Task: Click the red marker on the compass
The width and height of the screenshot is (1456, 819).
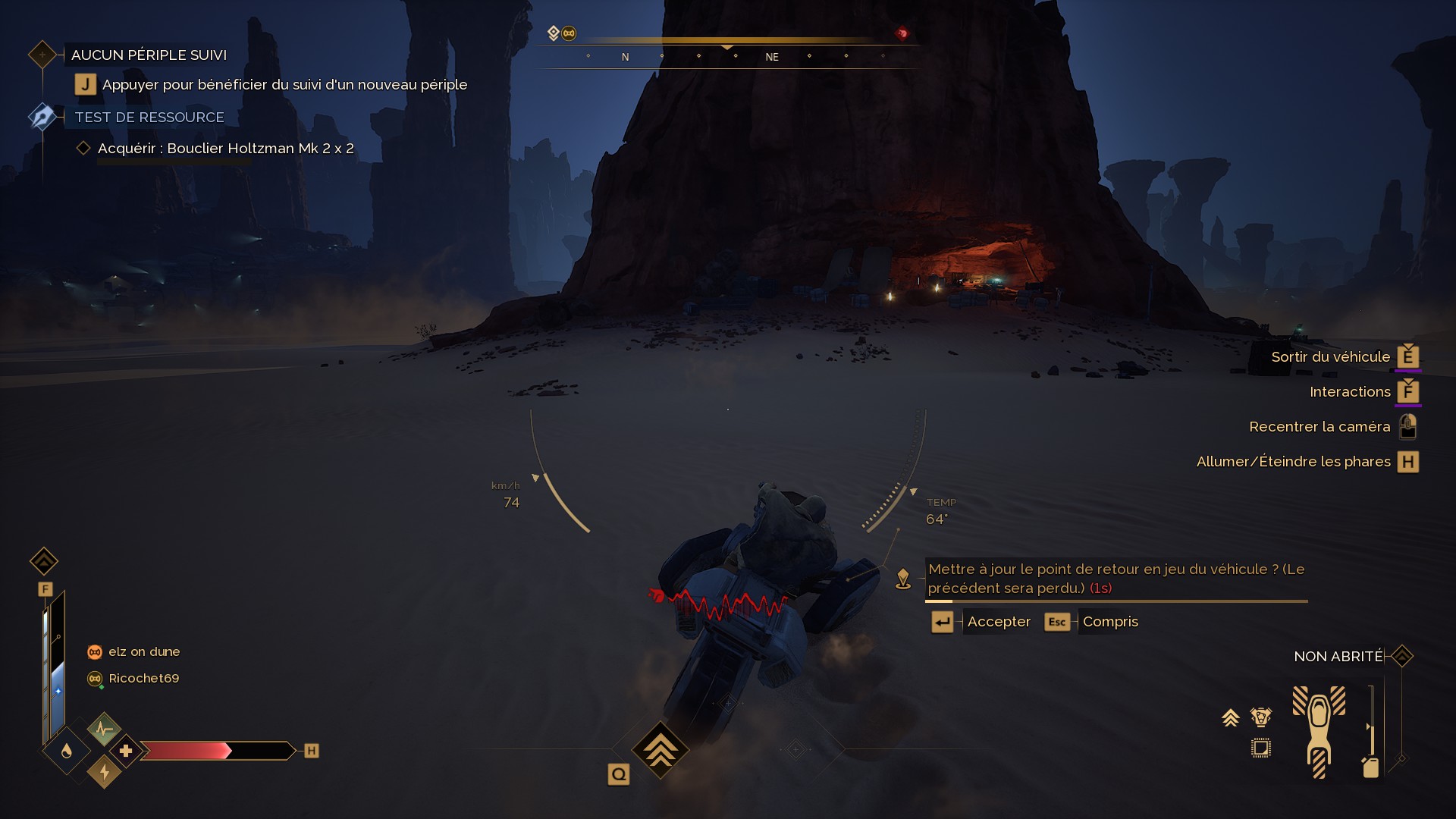Action: coord(902,33)
